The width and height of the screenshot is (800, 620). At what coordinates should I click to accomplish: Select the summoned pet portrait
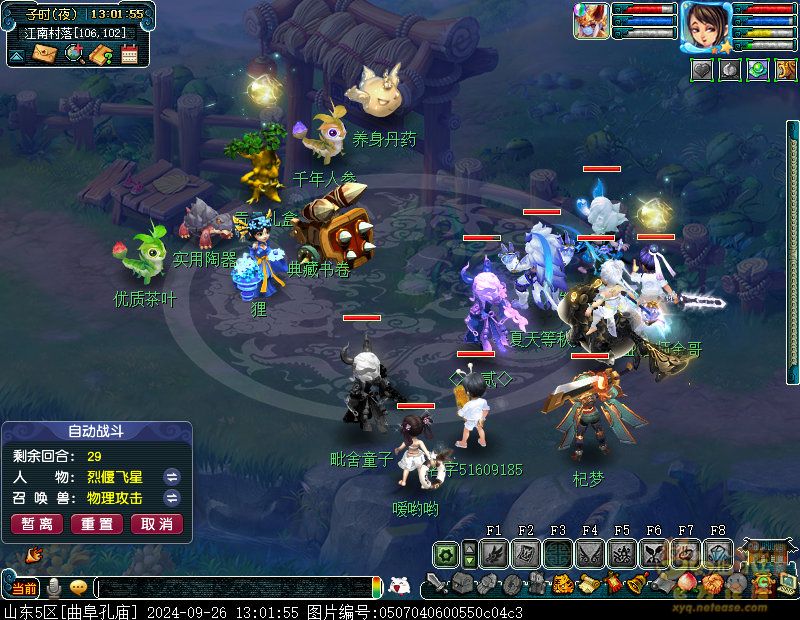click(590, 20)
